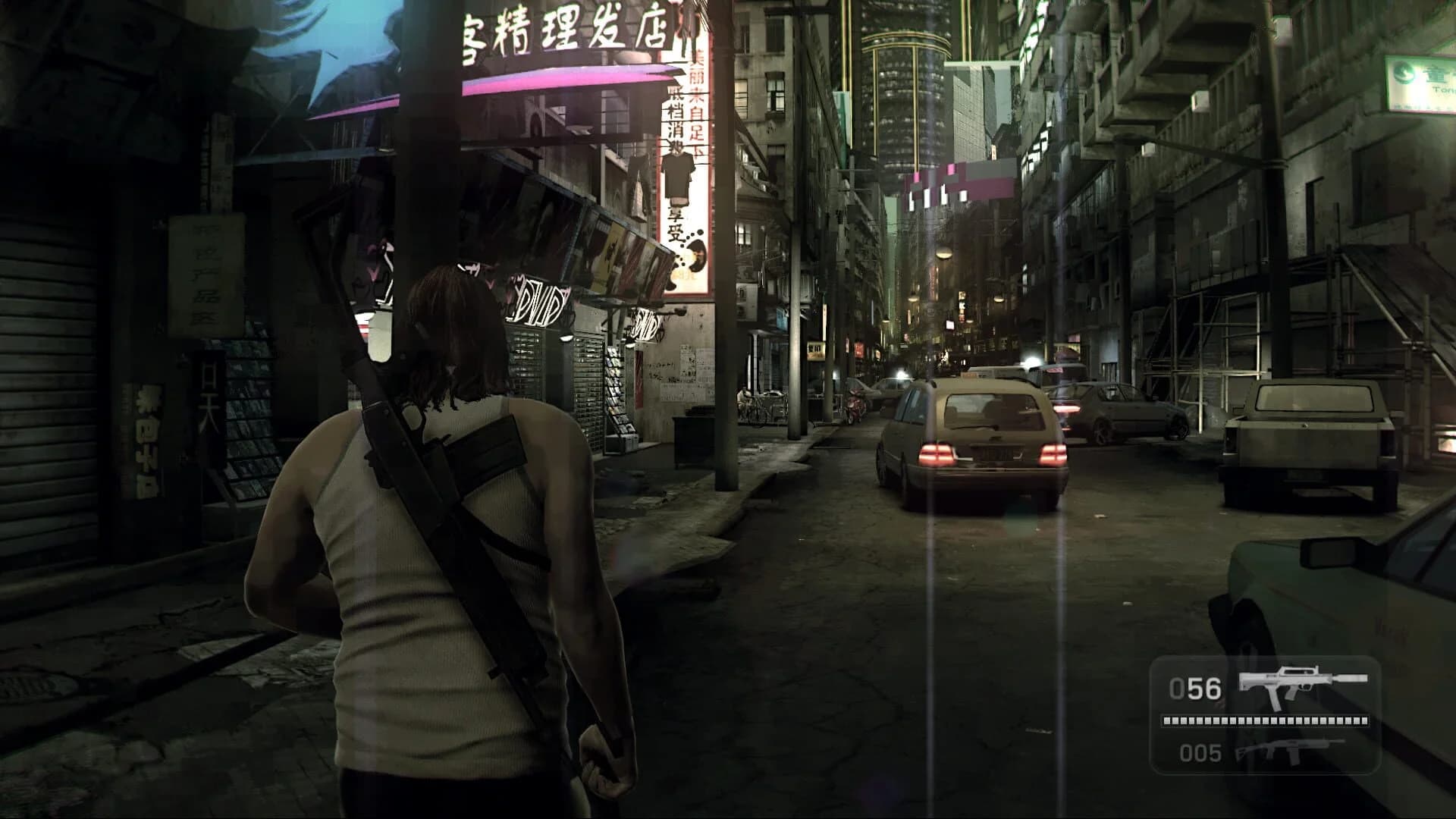
Task: Click the bicycle leaning near the storefront
Action: pos(758,406)
